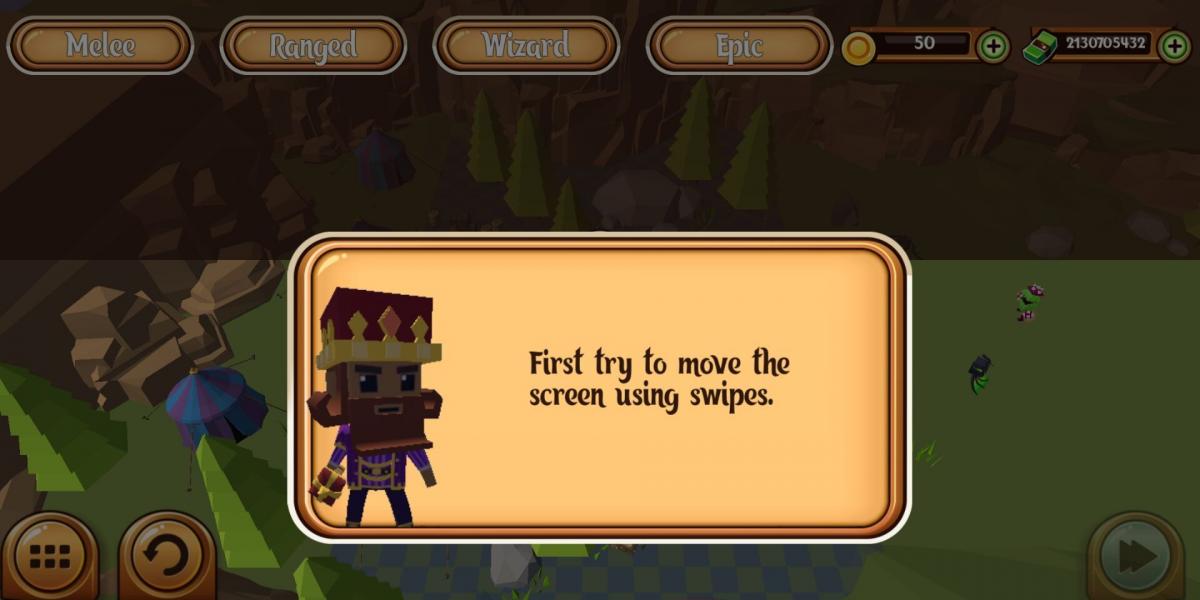The width and height of the screenshot is (1200, 600).
Task: Add more green cash with plus button
Action: pos(1173,46)
